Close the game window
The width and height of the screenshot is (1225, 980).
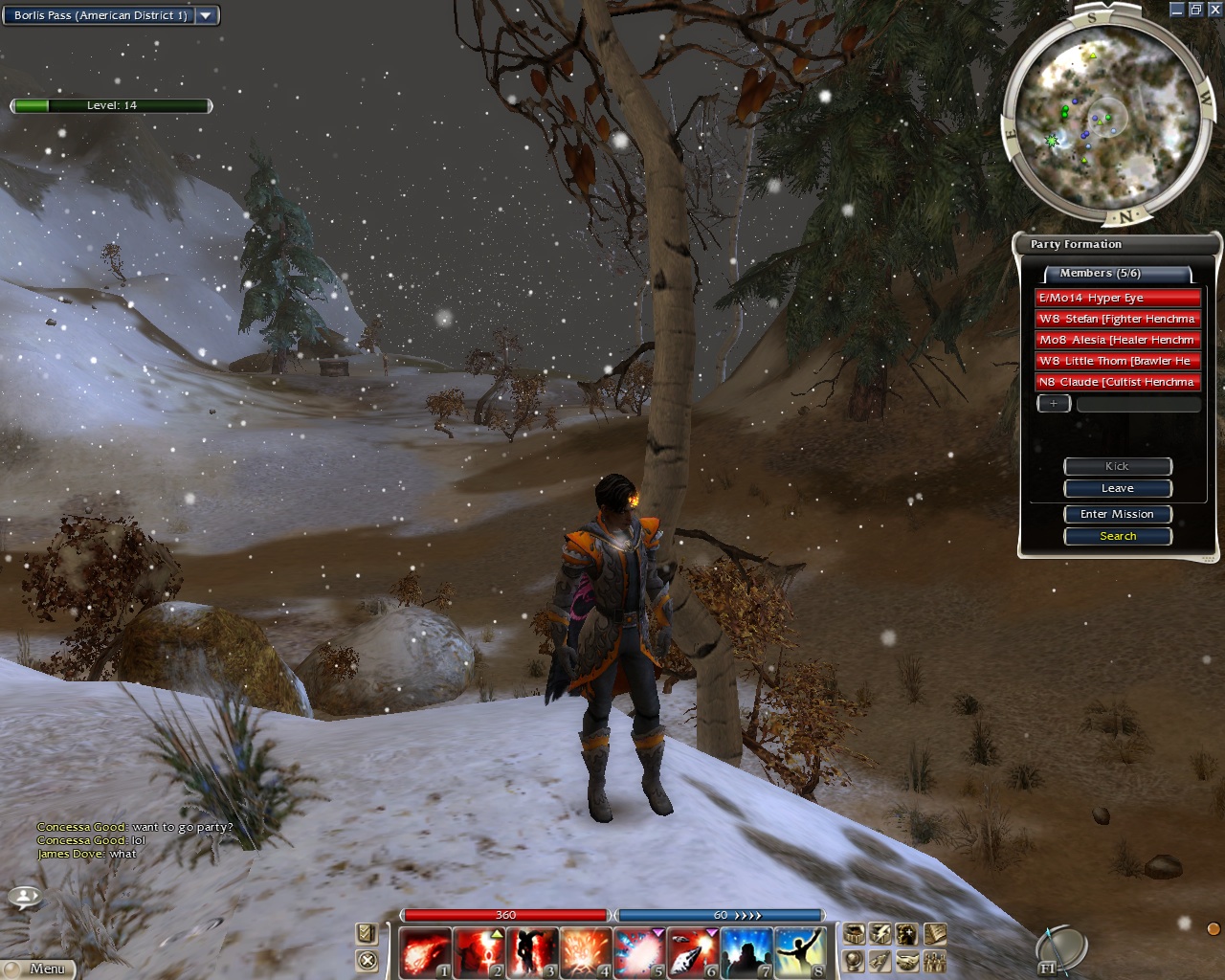click(x=1214, y=10)
